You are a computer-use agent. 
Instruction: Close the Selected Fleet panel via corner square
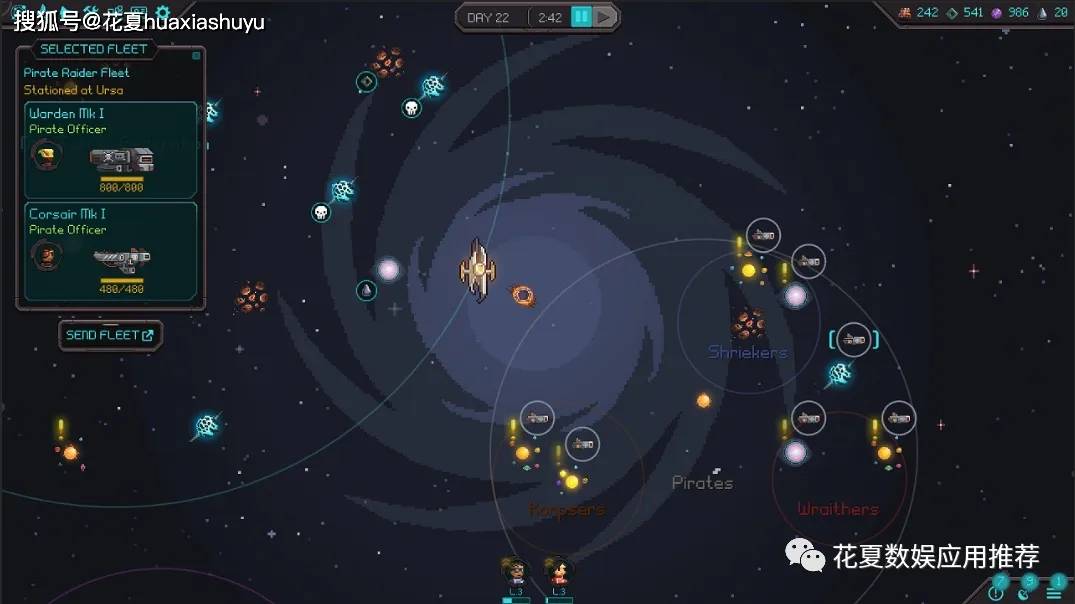[196, 56]
